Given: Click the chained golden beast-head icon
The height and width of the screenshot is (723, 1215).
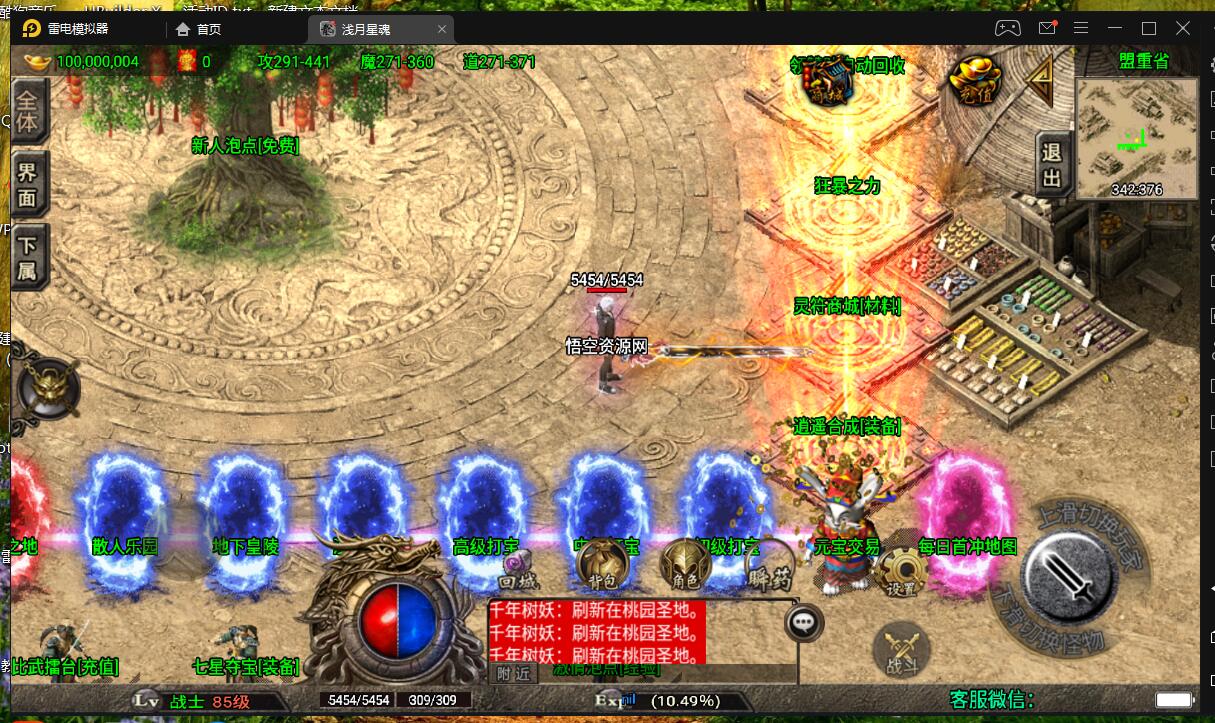Looking at the screenshot, I should [47, 384].
